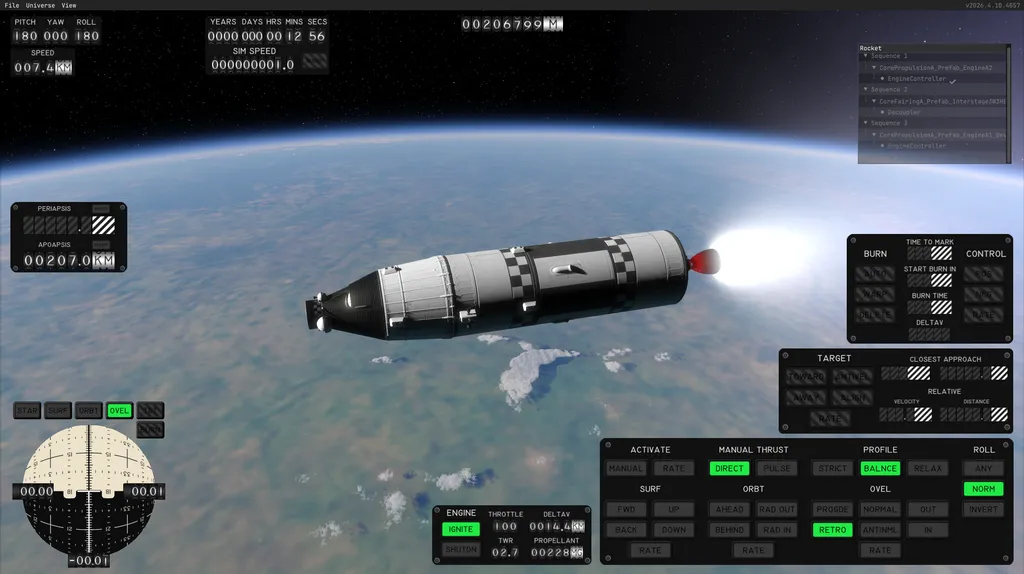This screenshot has height=574, width=1024.
Task: Point PROGDE under OVEL
Action: point(832,509)
